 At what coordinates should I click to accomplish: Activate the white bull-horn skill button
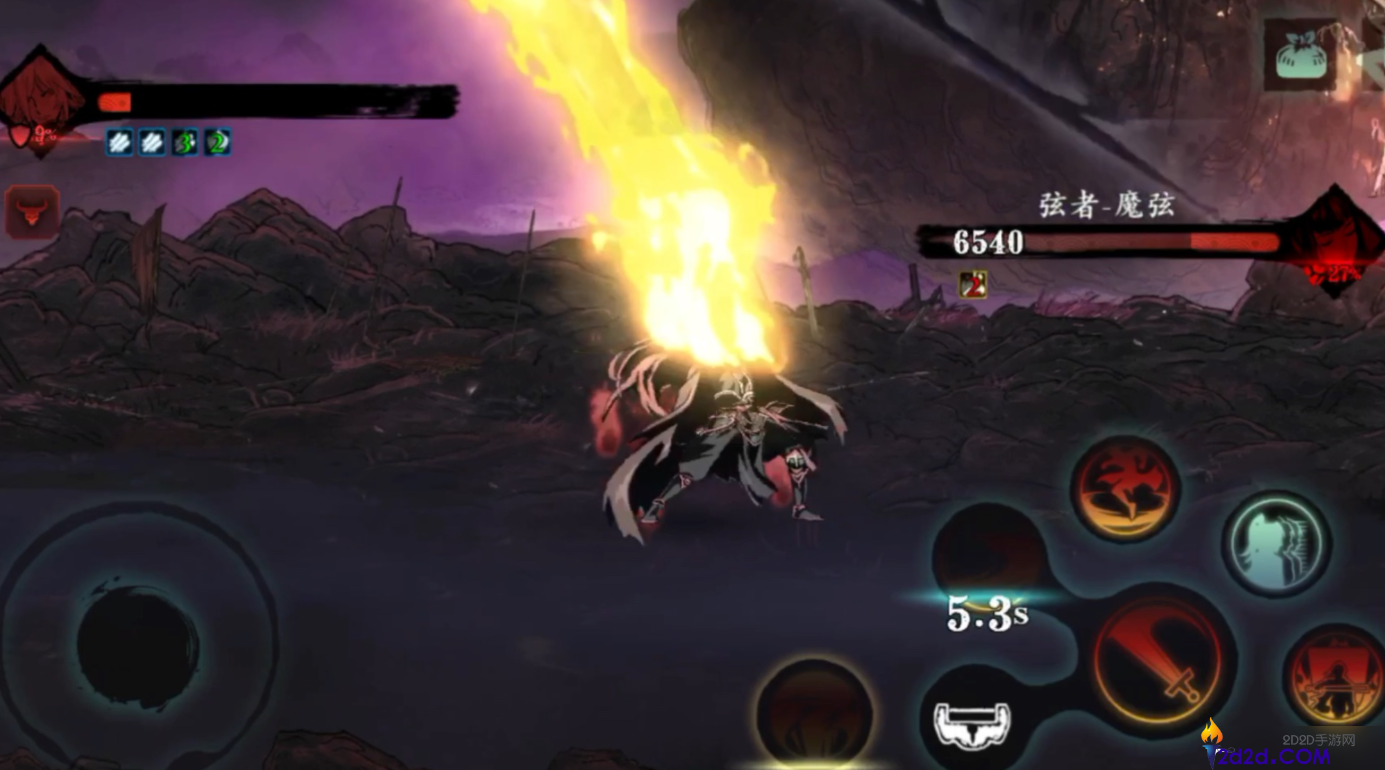tap(972, 722)
